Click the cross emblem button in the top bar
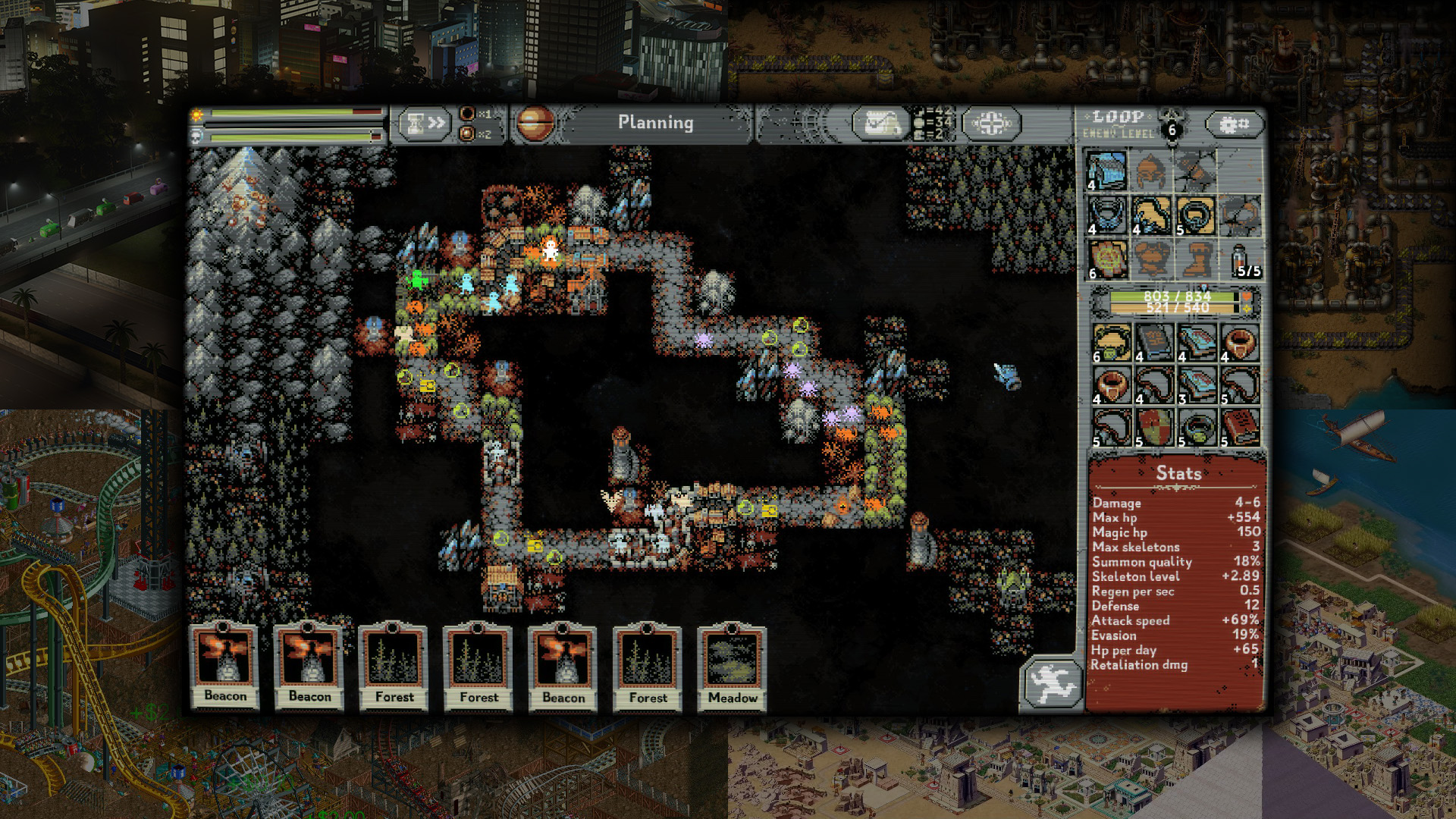This screenshot has height=819, width=1456. pyautogui.click(x=991, y=124)
